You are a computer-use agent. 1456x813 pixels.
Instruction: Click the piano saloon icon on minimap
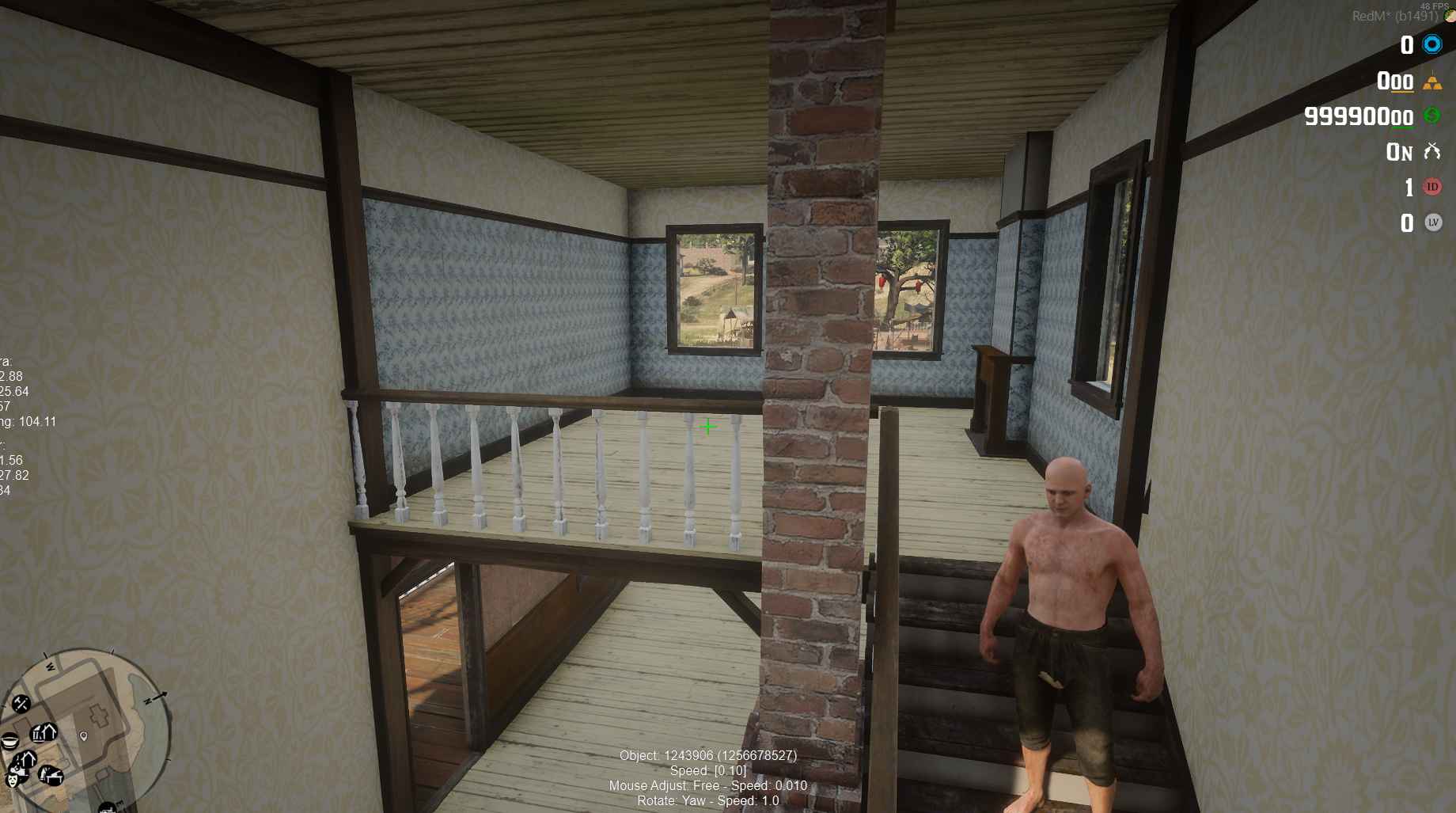[51, 777]
